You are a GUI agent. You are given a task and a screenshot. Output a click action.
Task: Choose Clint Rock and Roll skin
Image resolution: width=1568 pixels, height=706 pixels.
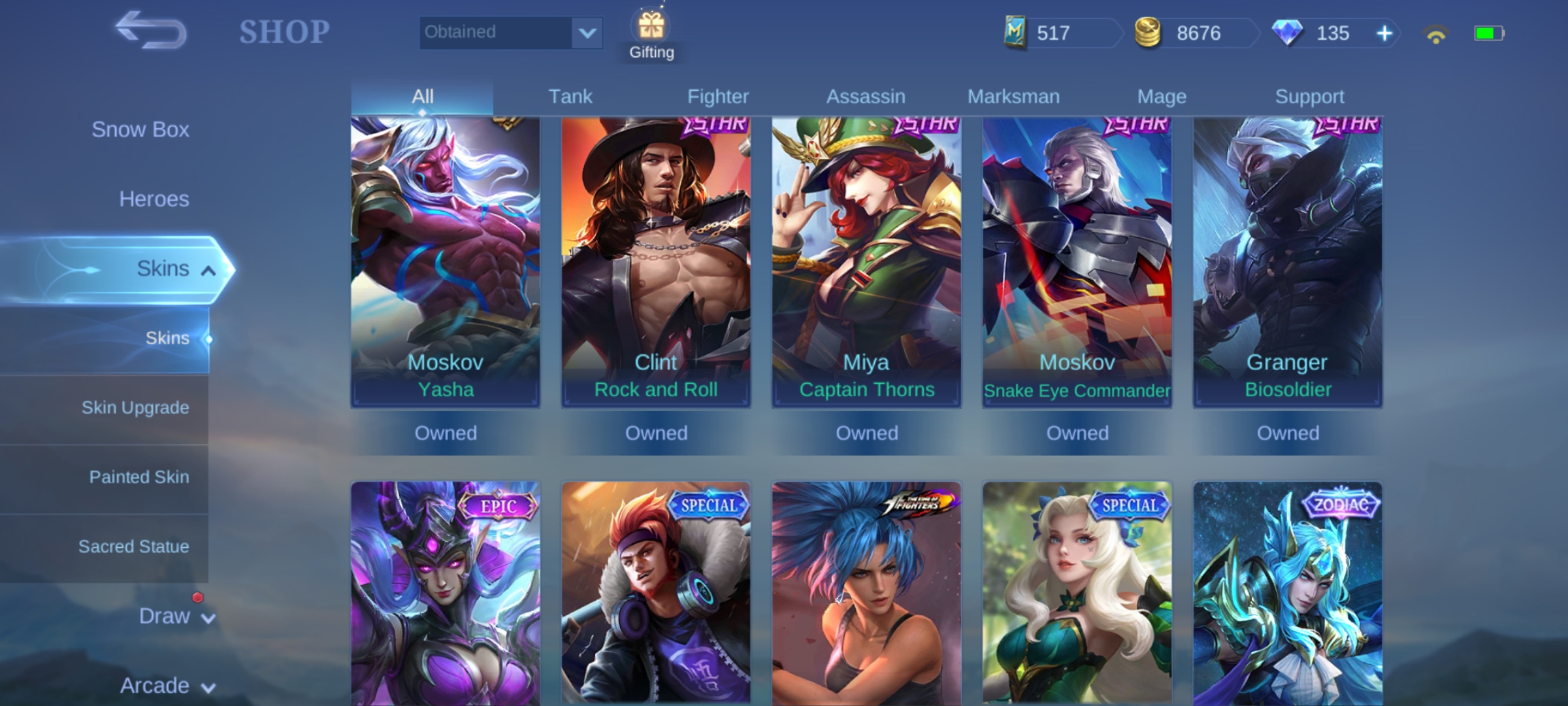click(655, 261)
